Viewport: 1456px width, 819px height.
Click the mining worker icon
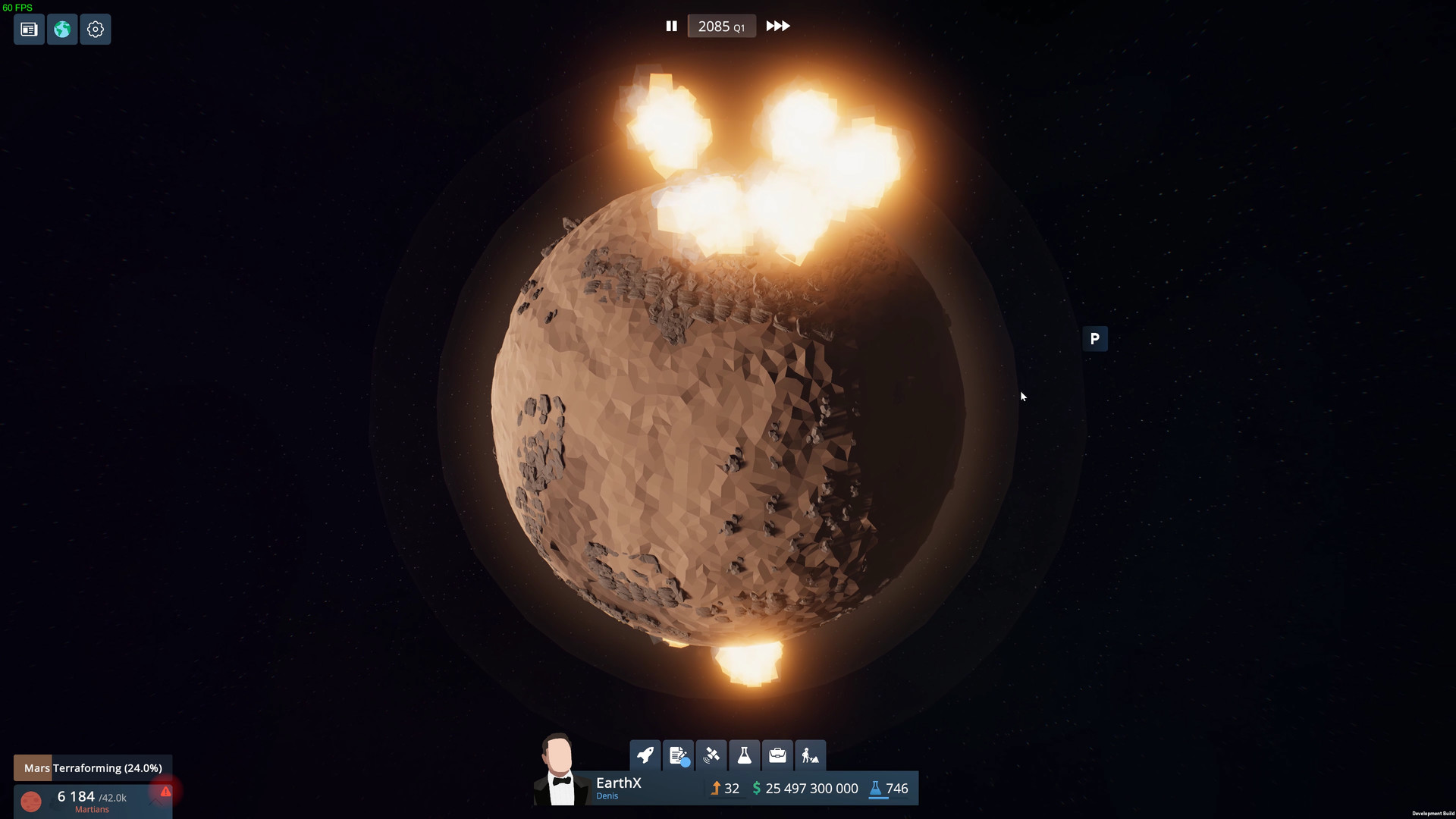[x=810, y=755]
